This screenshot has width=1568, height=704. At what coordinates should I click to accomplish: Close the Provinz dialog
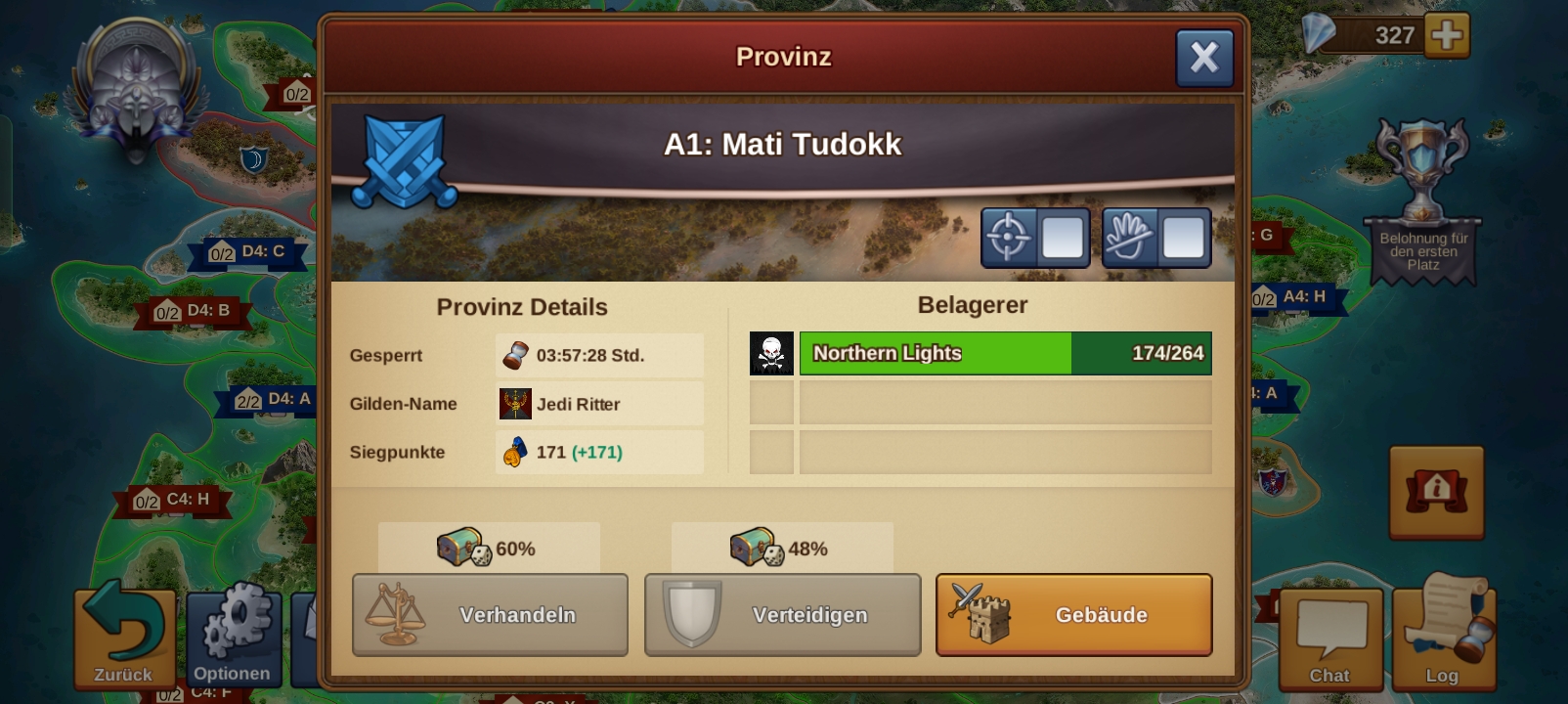[1204, 56]
